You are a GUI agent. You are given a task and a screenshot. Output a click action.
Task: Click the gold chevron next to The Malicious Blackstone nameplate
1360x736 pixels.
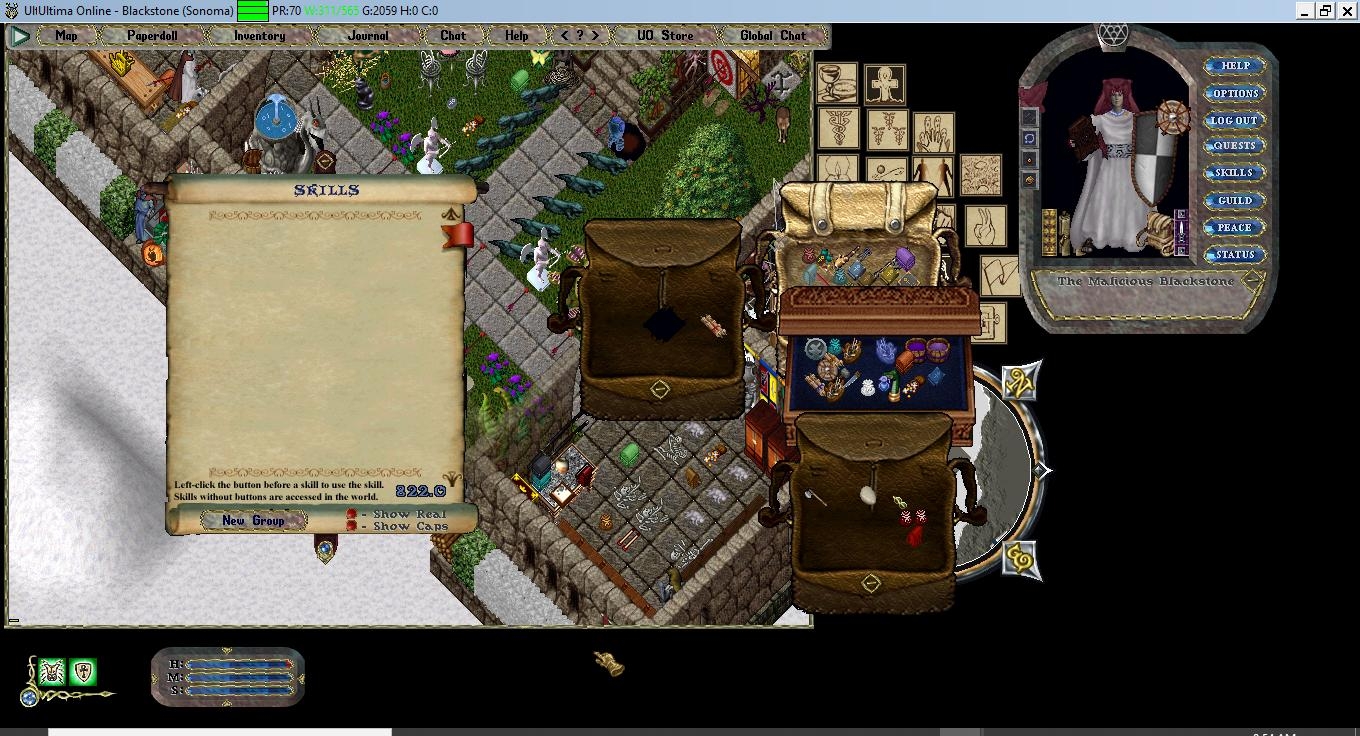(x=1250, y=281)
